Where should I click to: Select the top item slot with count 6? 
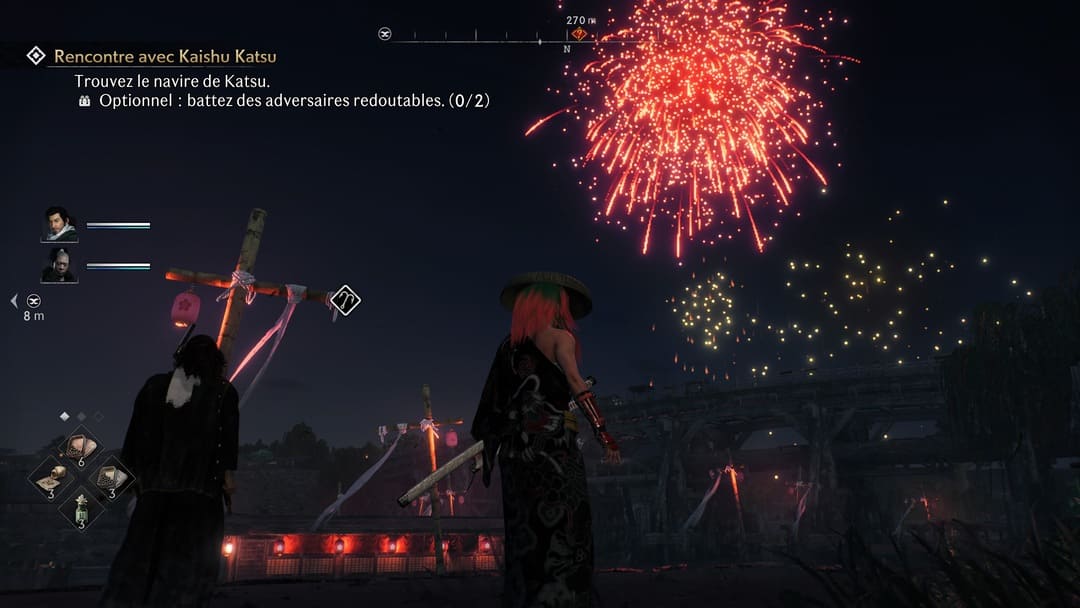click(81, 446)
